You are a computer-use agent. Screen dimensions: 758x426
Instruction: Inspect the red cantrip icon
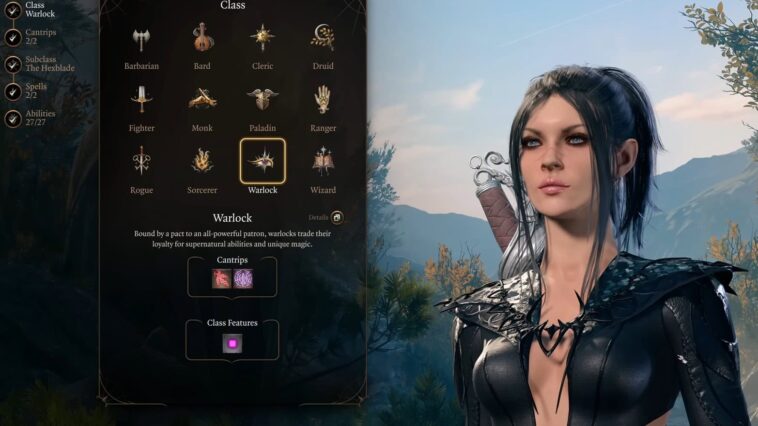[x=222, y=279]
